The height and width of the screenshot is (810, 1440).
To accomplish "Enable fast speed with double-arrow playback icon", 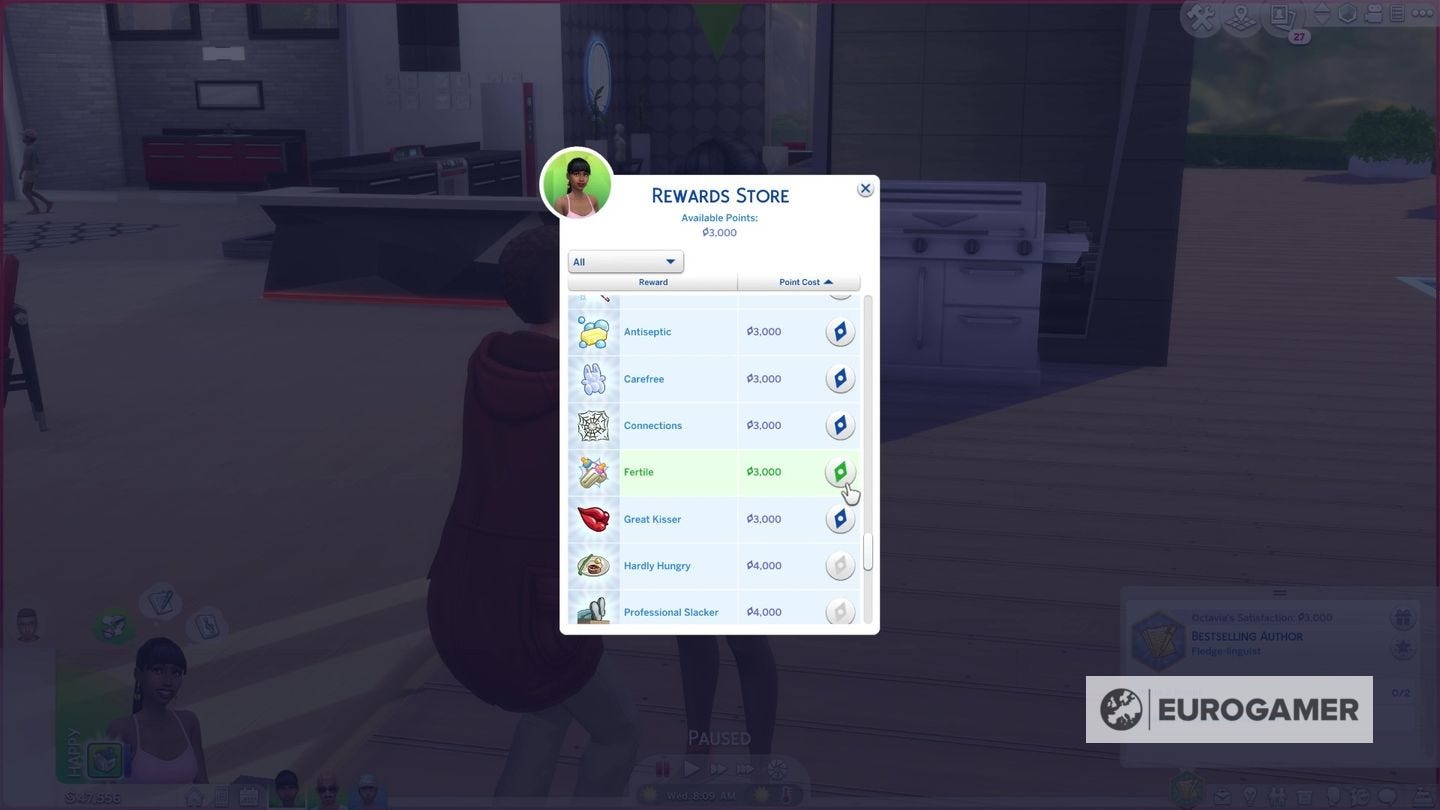I will tap(717, 768).
